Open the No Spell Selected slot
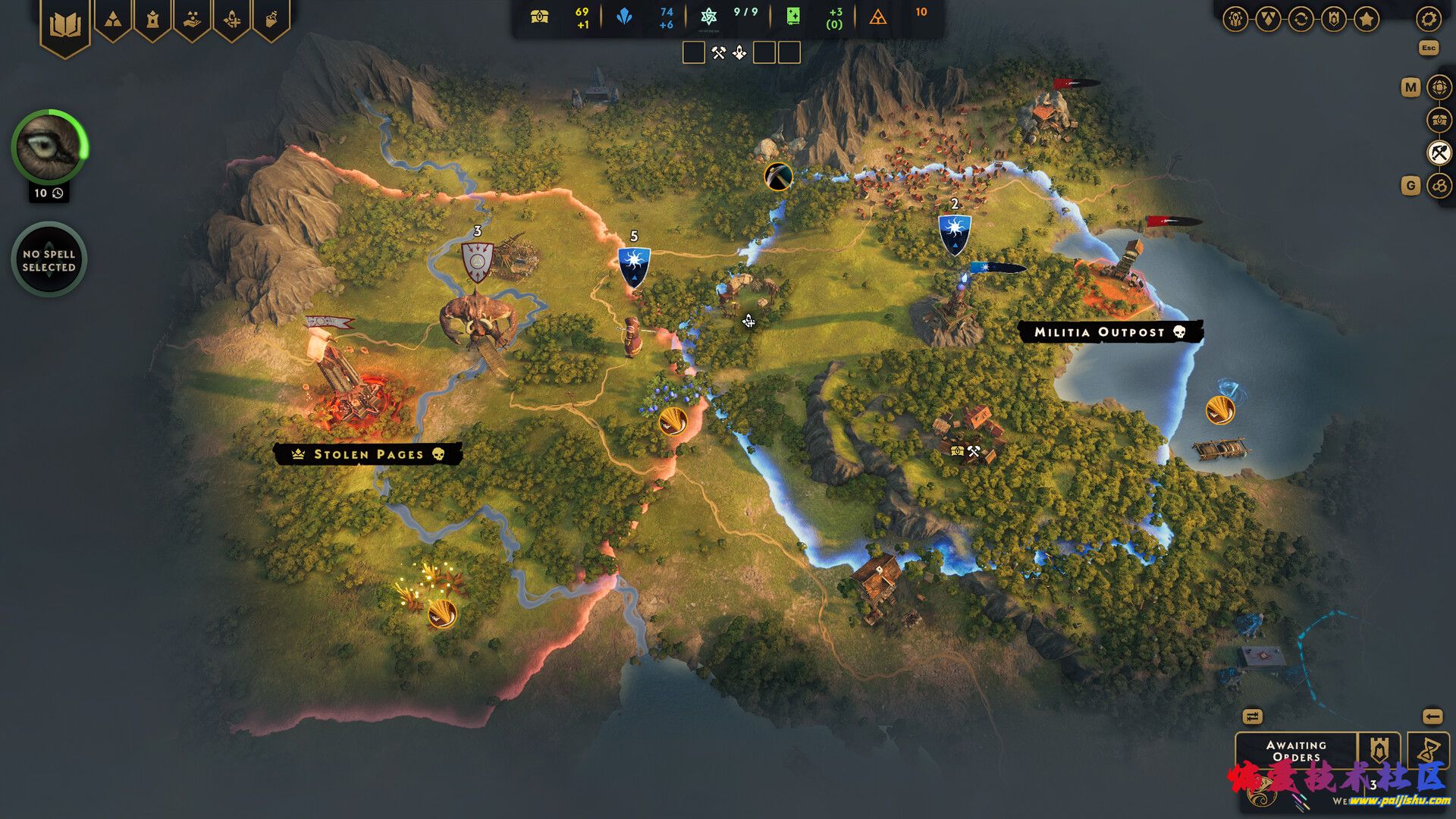 49,260
